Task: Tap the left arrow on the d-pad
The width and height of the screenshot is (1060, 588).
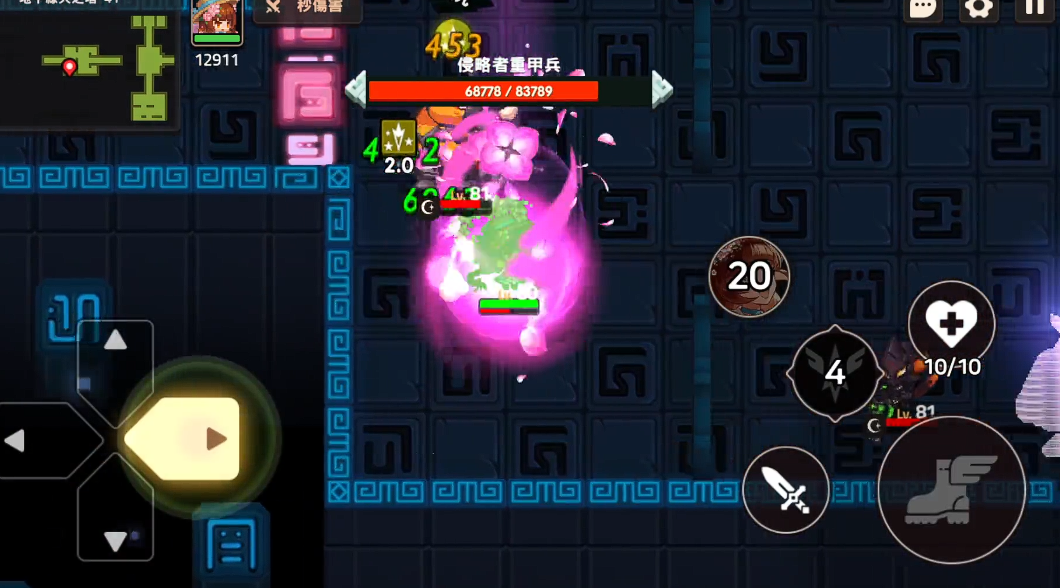Action: 22,440
